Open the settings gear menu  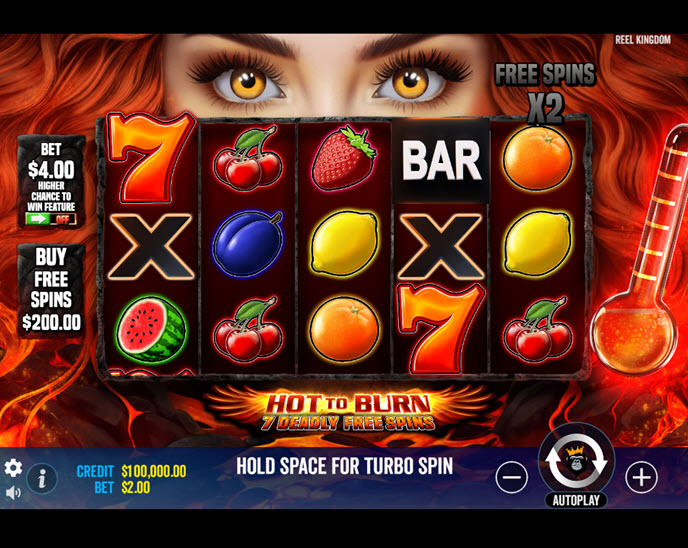13,468
